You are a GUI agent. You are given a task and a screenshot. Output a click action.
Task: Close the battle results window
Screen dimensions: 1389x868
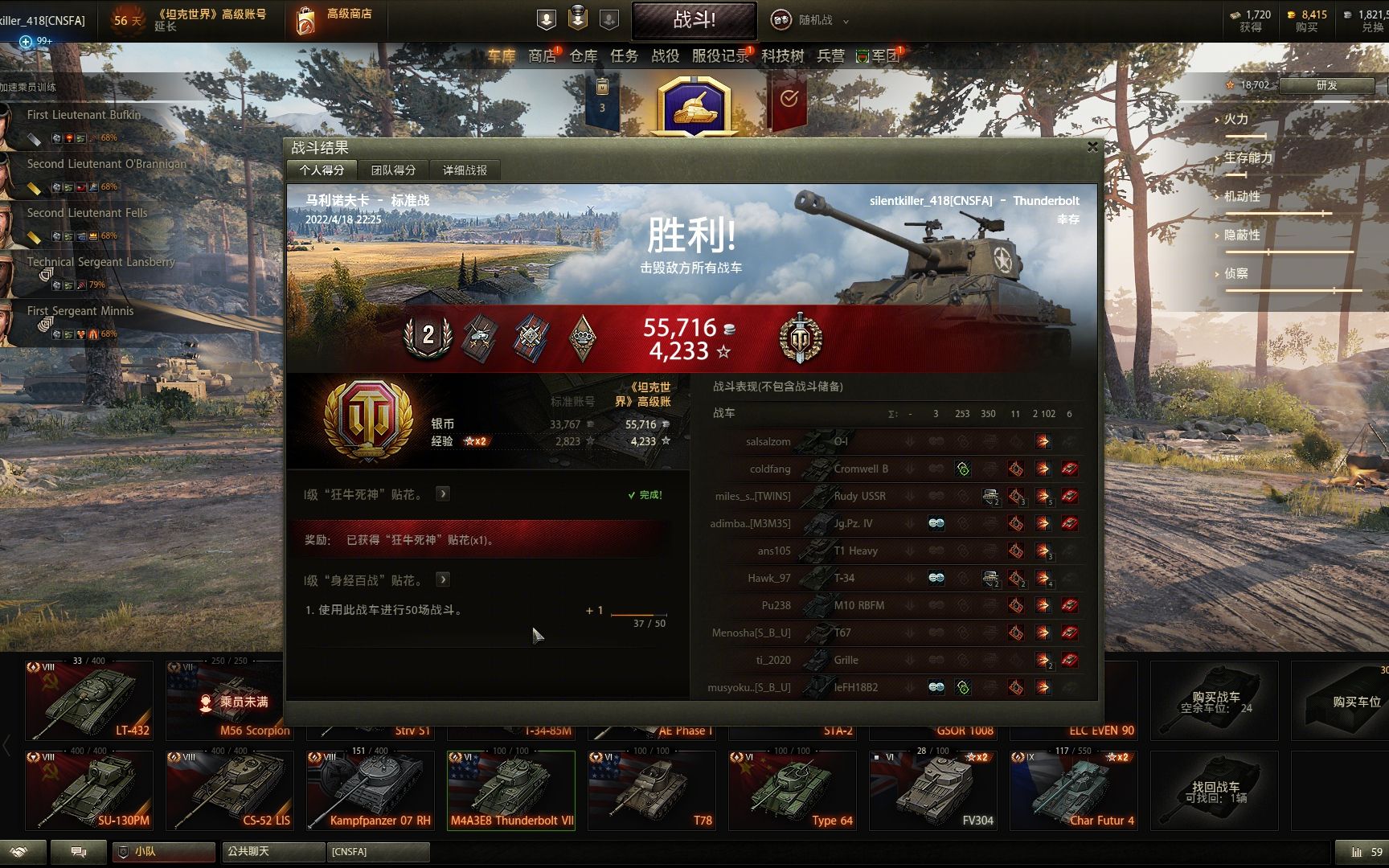(1092, 146)
